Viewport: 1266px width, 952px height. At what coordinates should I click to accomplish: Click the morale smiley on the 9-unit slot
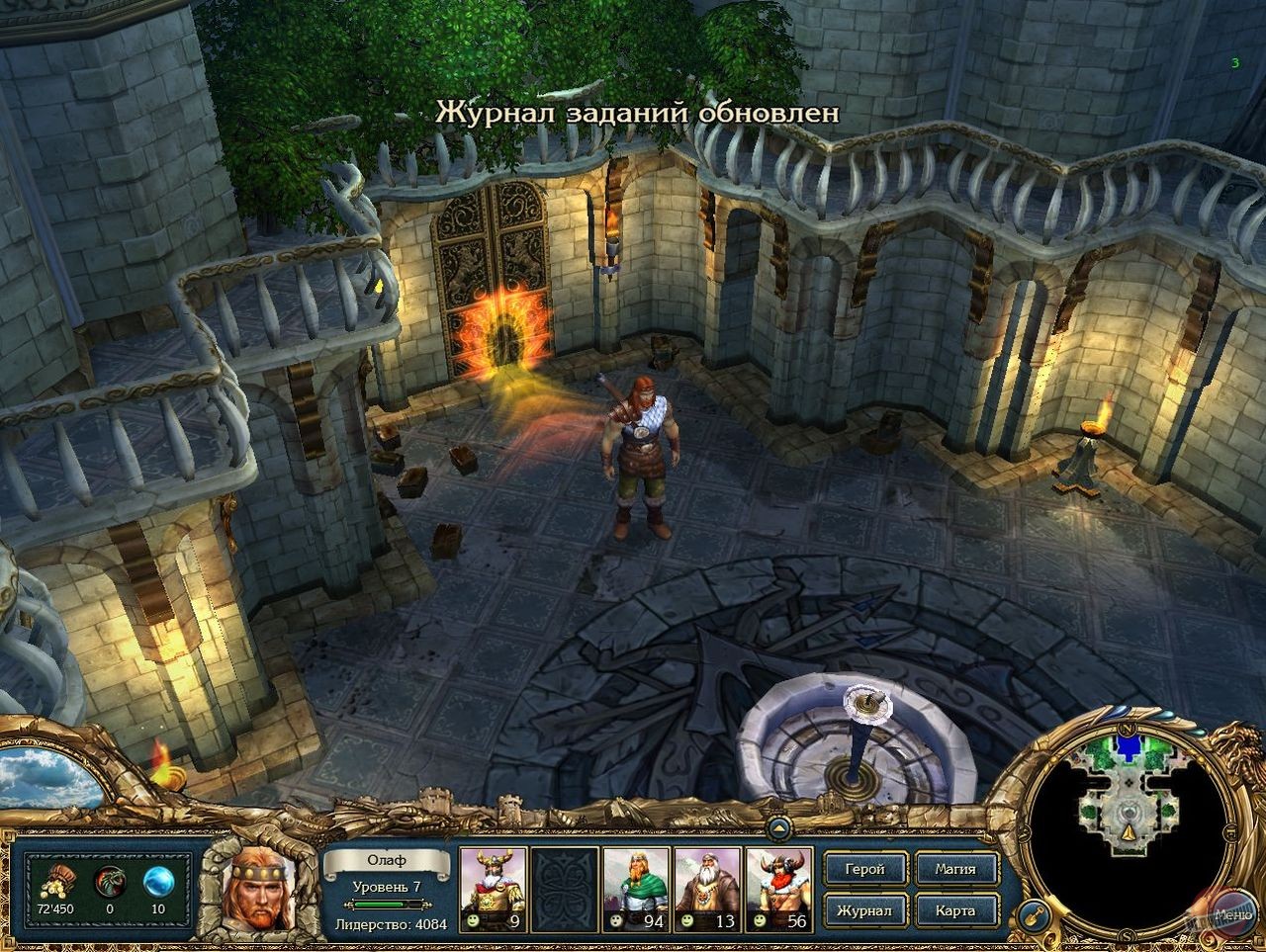pos(474,918)
